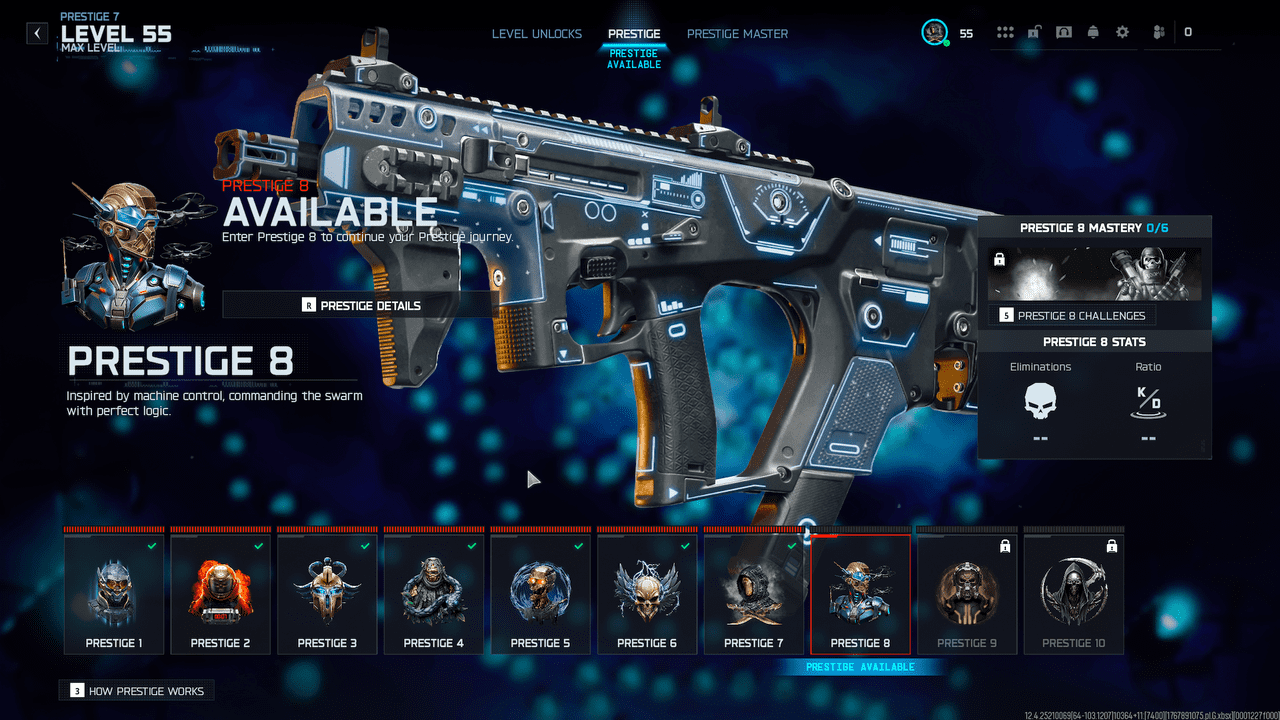Go back using the top-left arrow

[x=37, y=34]
